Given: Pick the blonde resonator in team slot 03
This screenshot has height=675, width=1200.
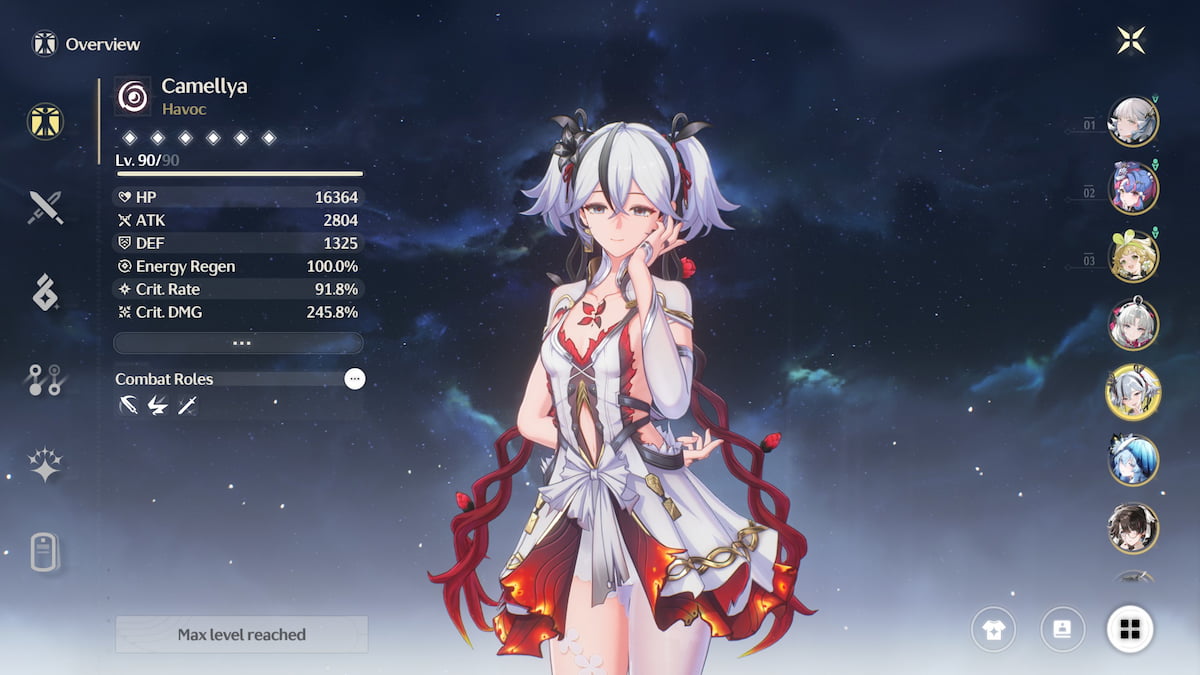Looking at the screenshot, I should [x=1133, y=256].
